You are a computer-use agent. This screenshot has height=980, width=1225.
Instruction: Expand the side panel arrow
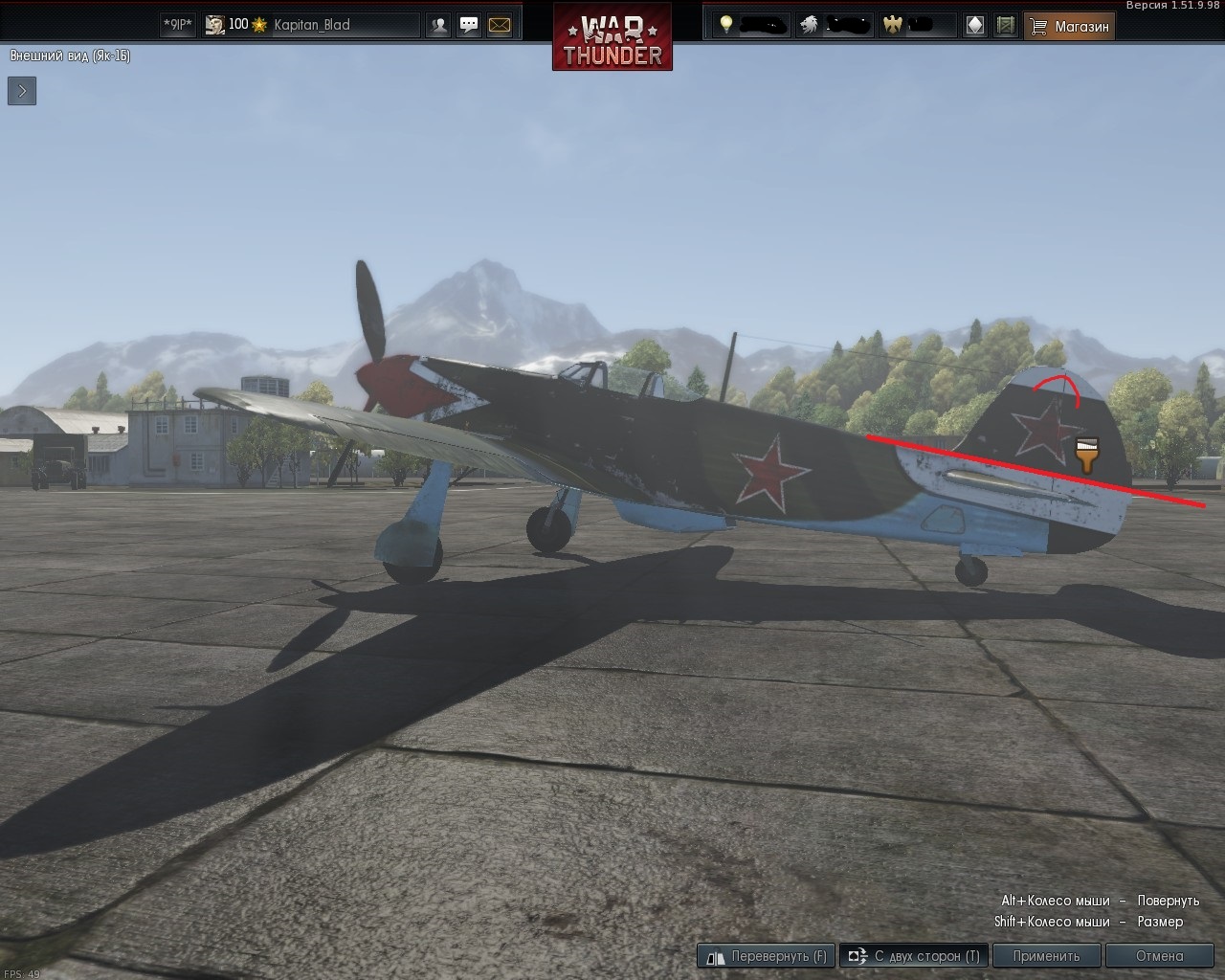coord(22,91)
